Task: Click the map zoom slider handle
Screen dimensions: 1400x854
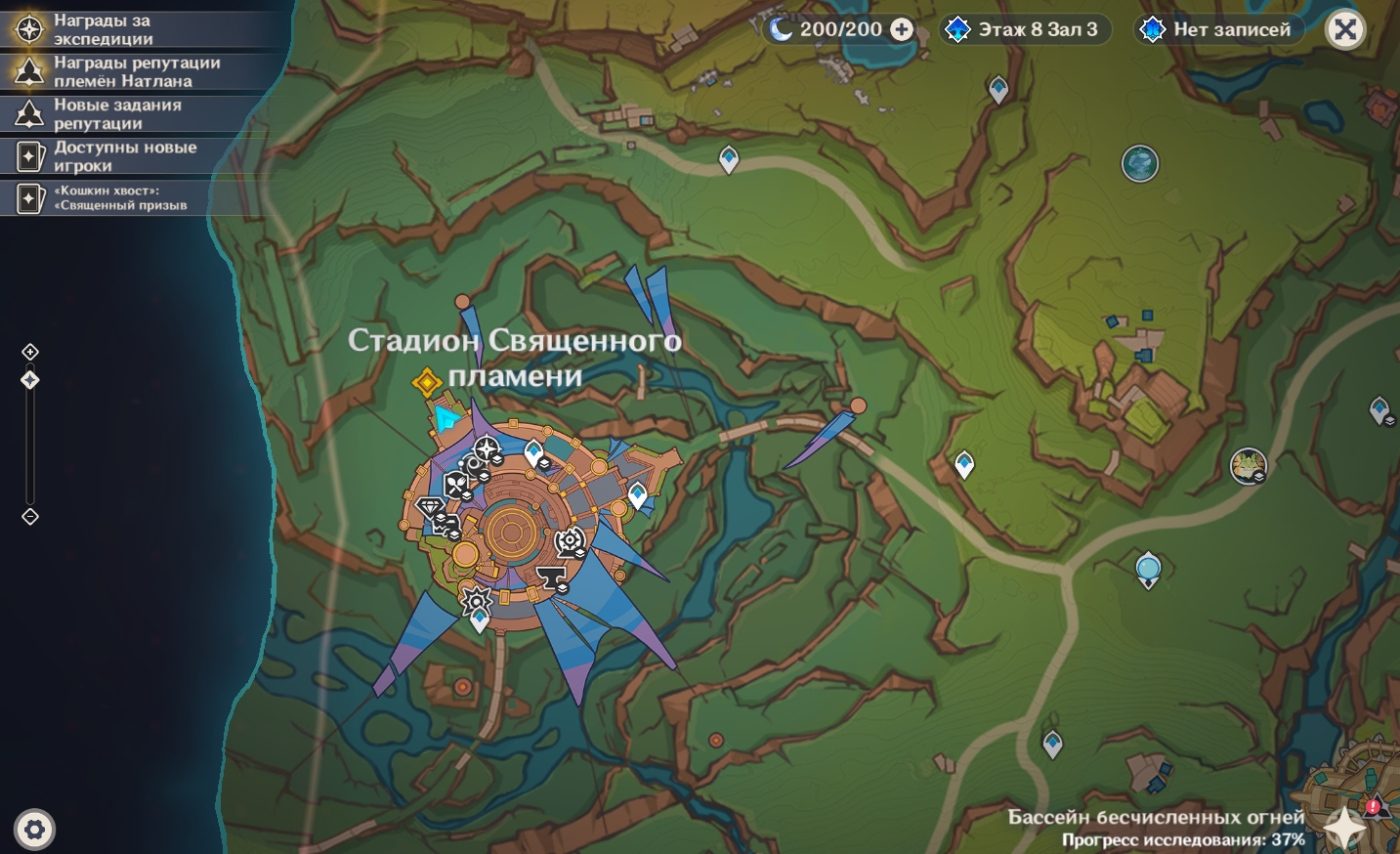Action: point(30,380)
